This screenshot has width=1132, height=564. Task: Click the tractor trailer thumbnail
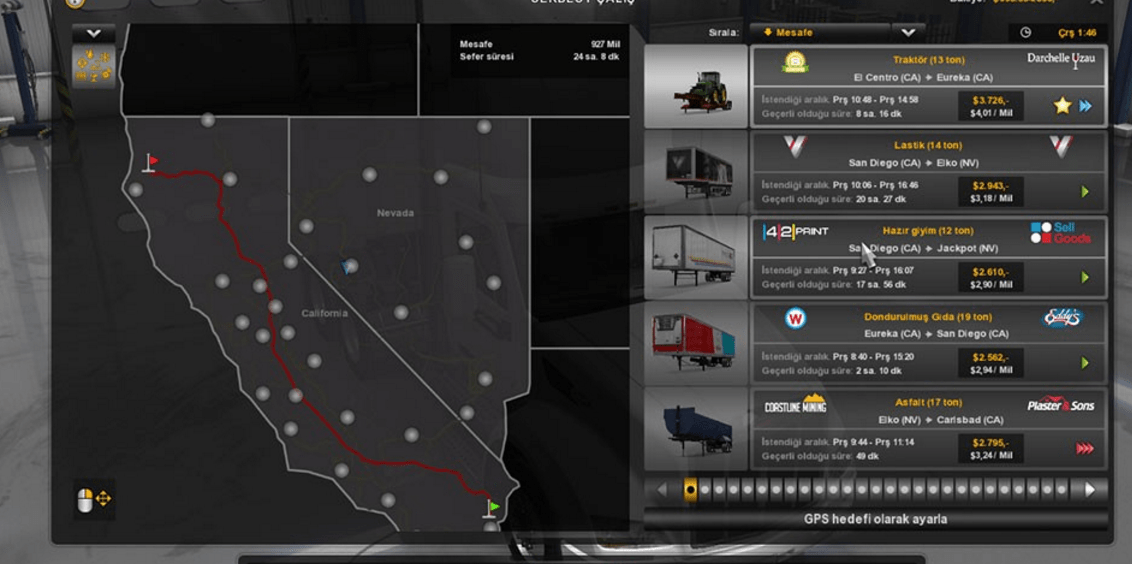click(696, 87)
